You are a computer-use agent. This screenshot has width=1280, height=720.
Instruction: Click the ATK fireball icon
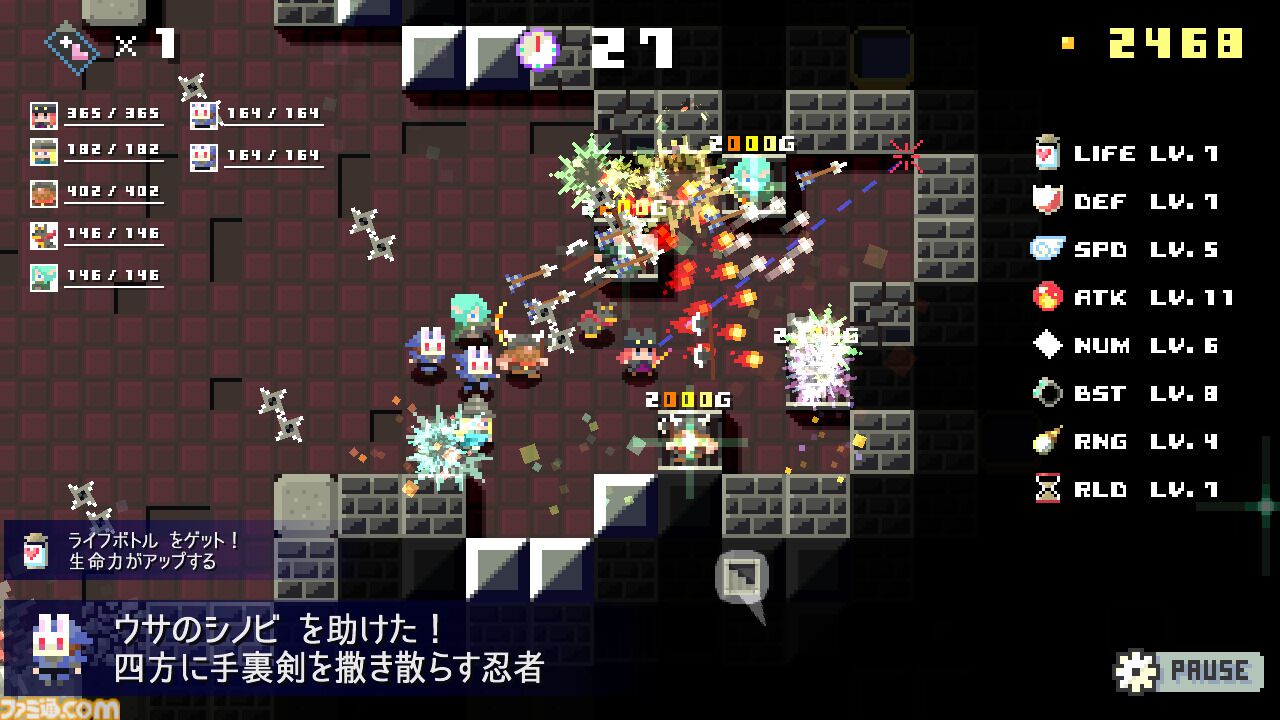pyautogui.click(x=1049, y=297)
